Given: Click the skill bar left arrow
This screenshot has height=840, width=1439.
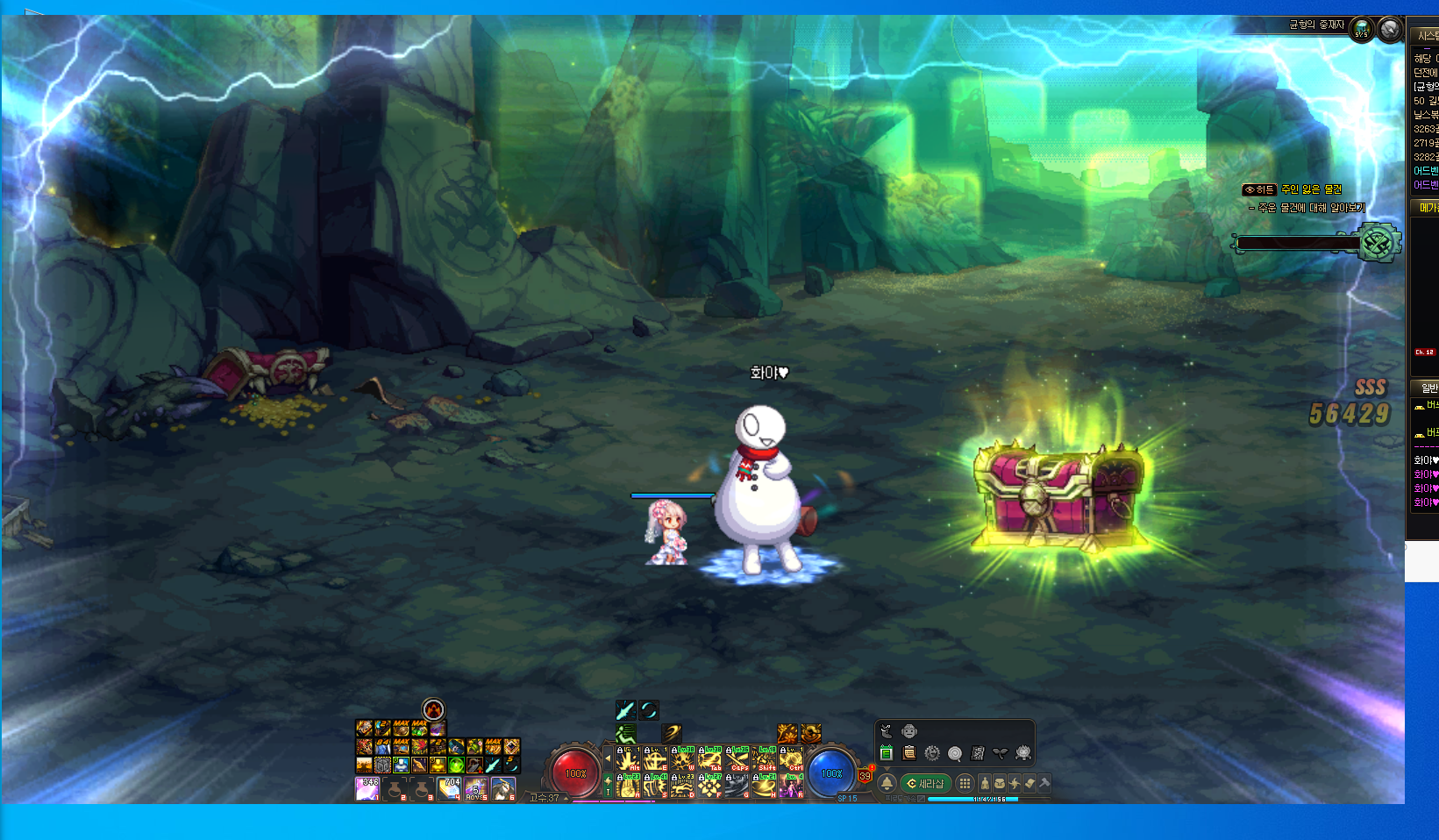Looking at the screenshot, I should coord(609,758).
